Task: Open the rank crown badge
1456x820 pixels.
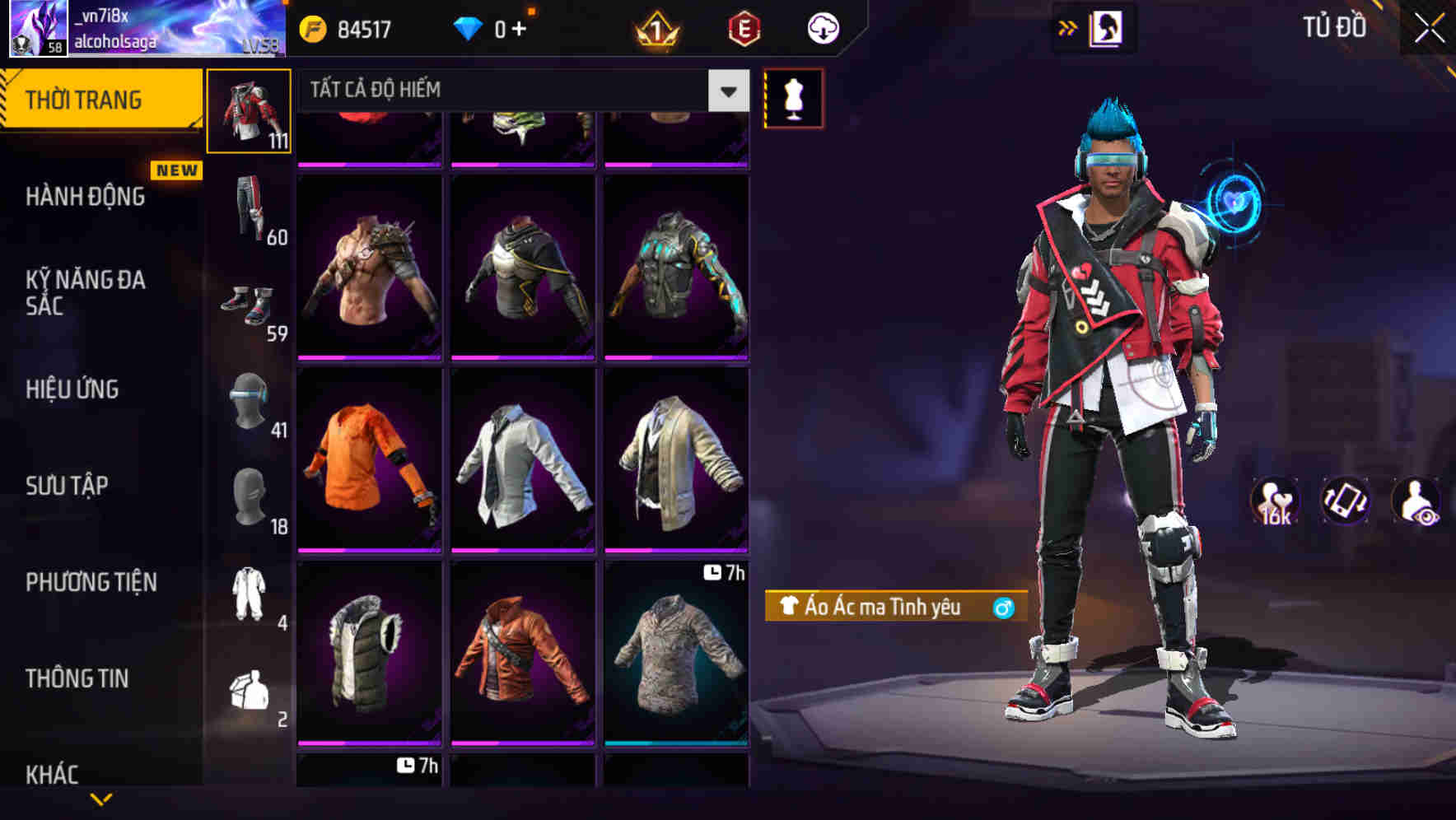Action: point(653,30)
